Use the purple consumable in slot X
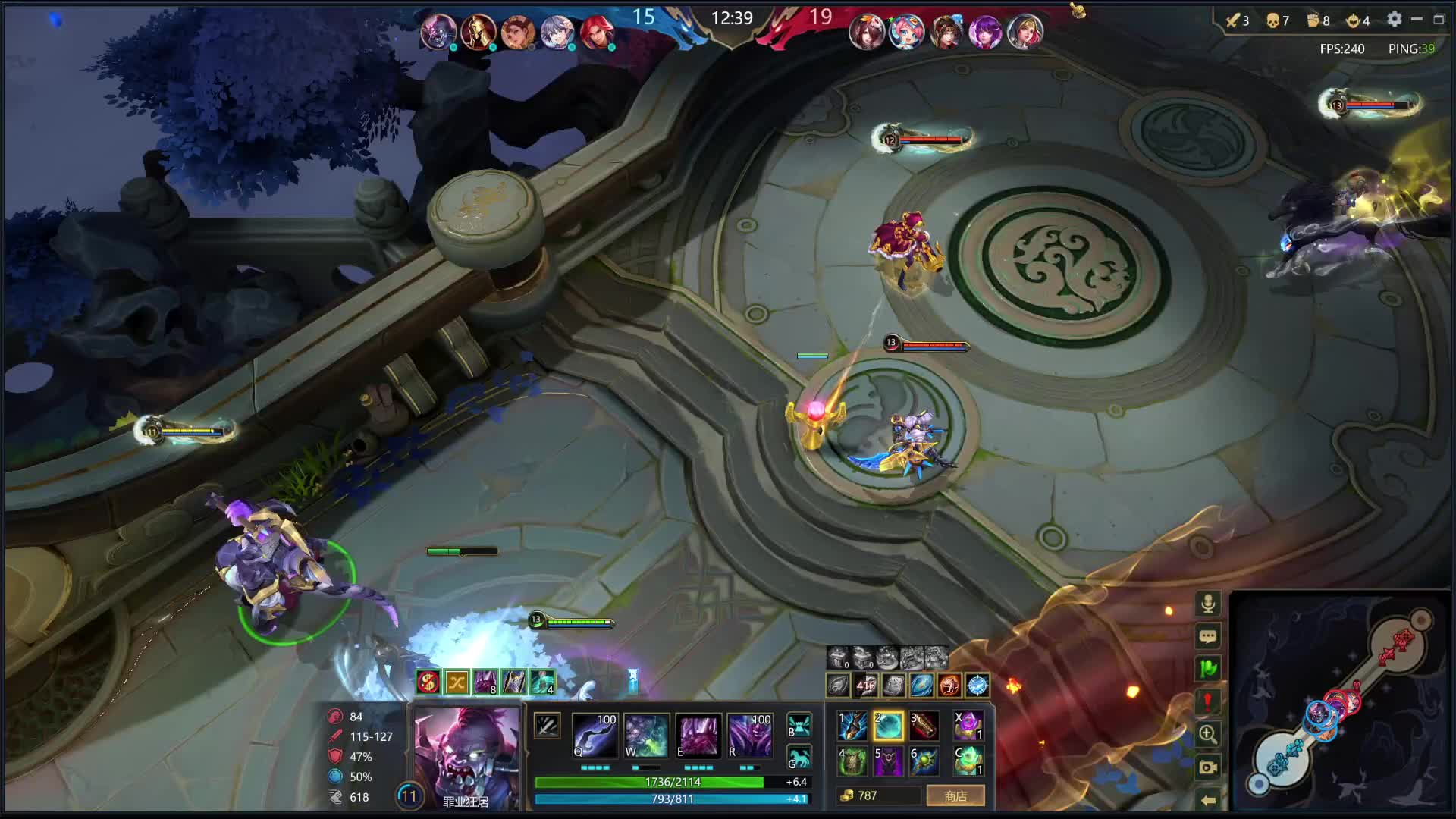 click(x=968, y=726)
